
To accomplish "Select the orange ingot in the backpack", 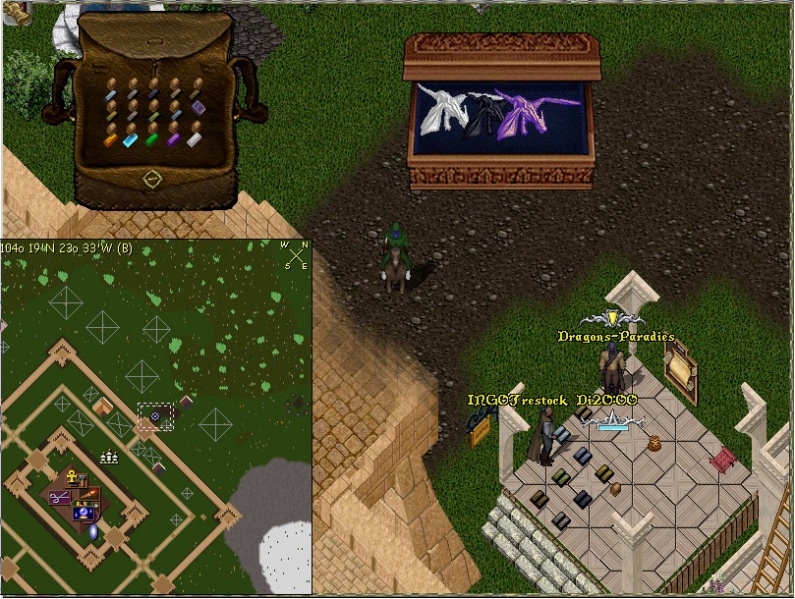I will [x=111, y=141].
